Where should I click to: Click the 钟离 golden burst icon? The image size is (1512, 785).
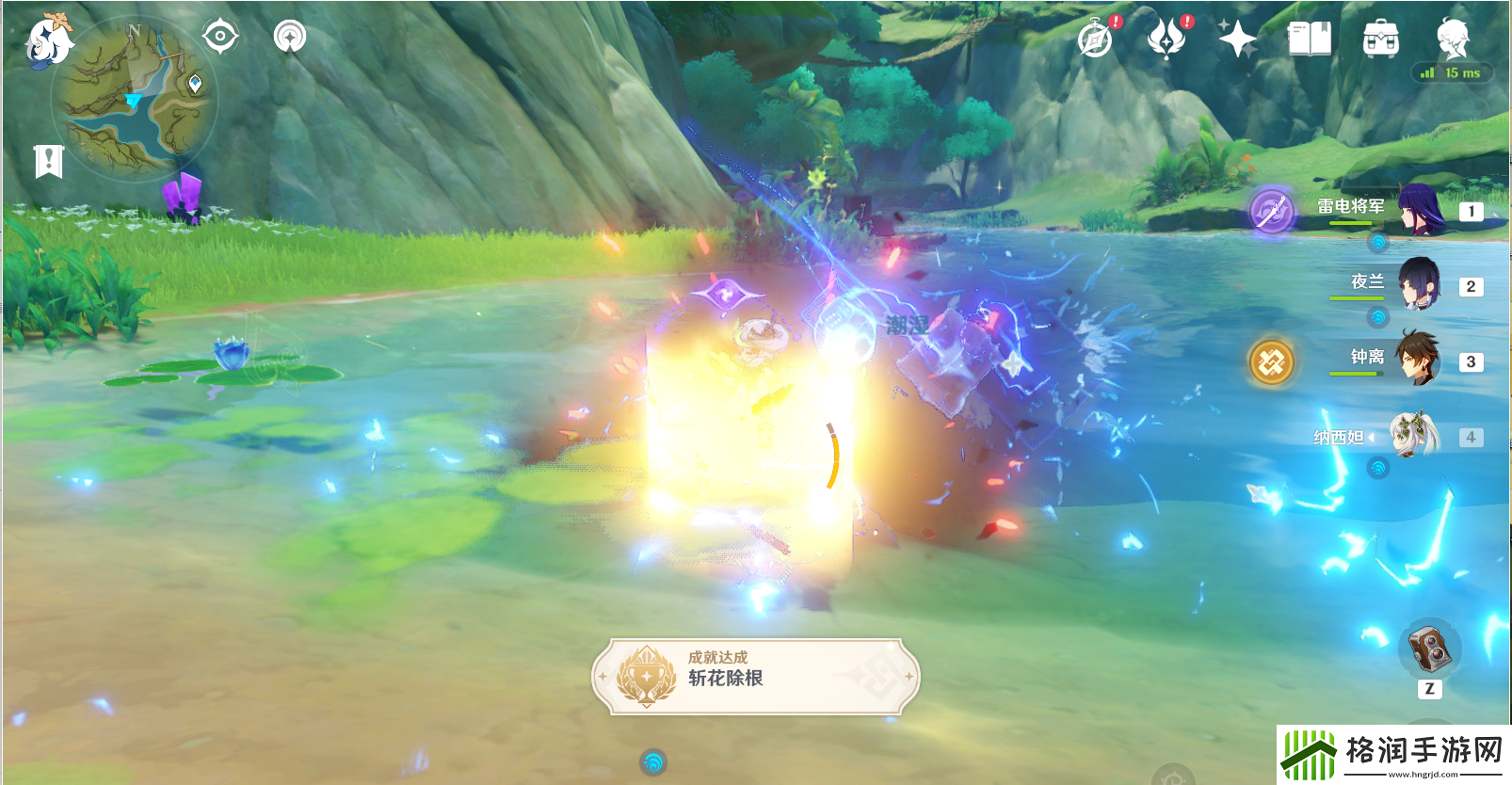1271,361
